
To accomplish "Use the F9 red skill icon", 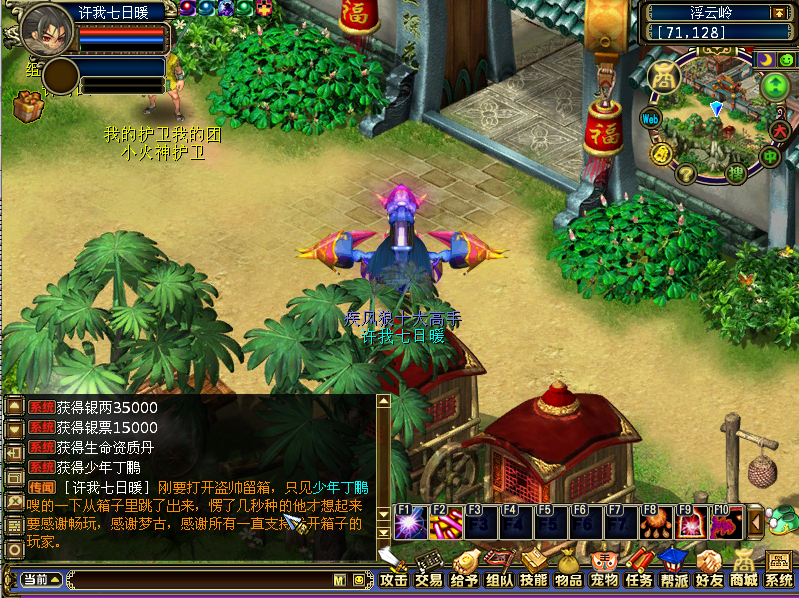I will click(690, 521).
